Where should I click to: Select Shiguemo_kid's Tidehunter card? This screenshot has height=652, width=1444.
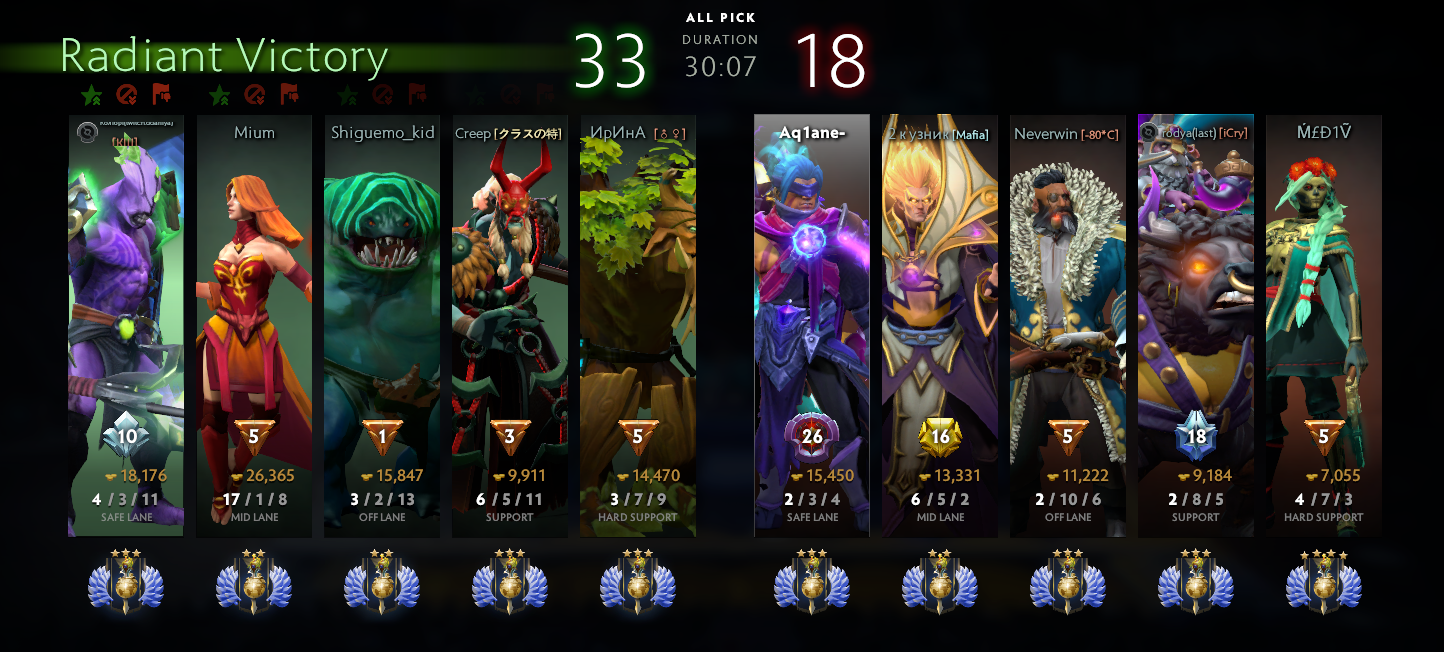[x=382, y=300]
